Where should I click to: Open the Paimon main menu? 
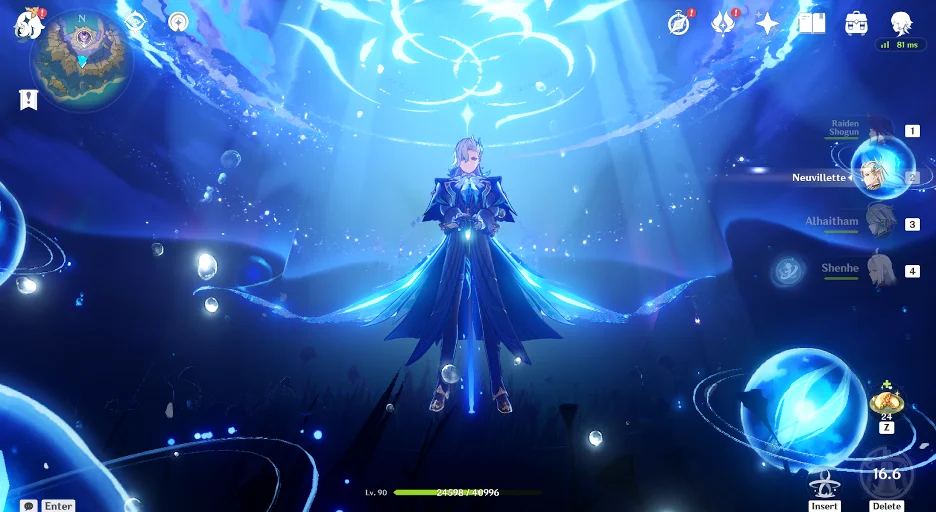point(25,24)
